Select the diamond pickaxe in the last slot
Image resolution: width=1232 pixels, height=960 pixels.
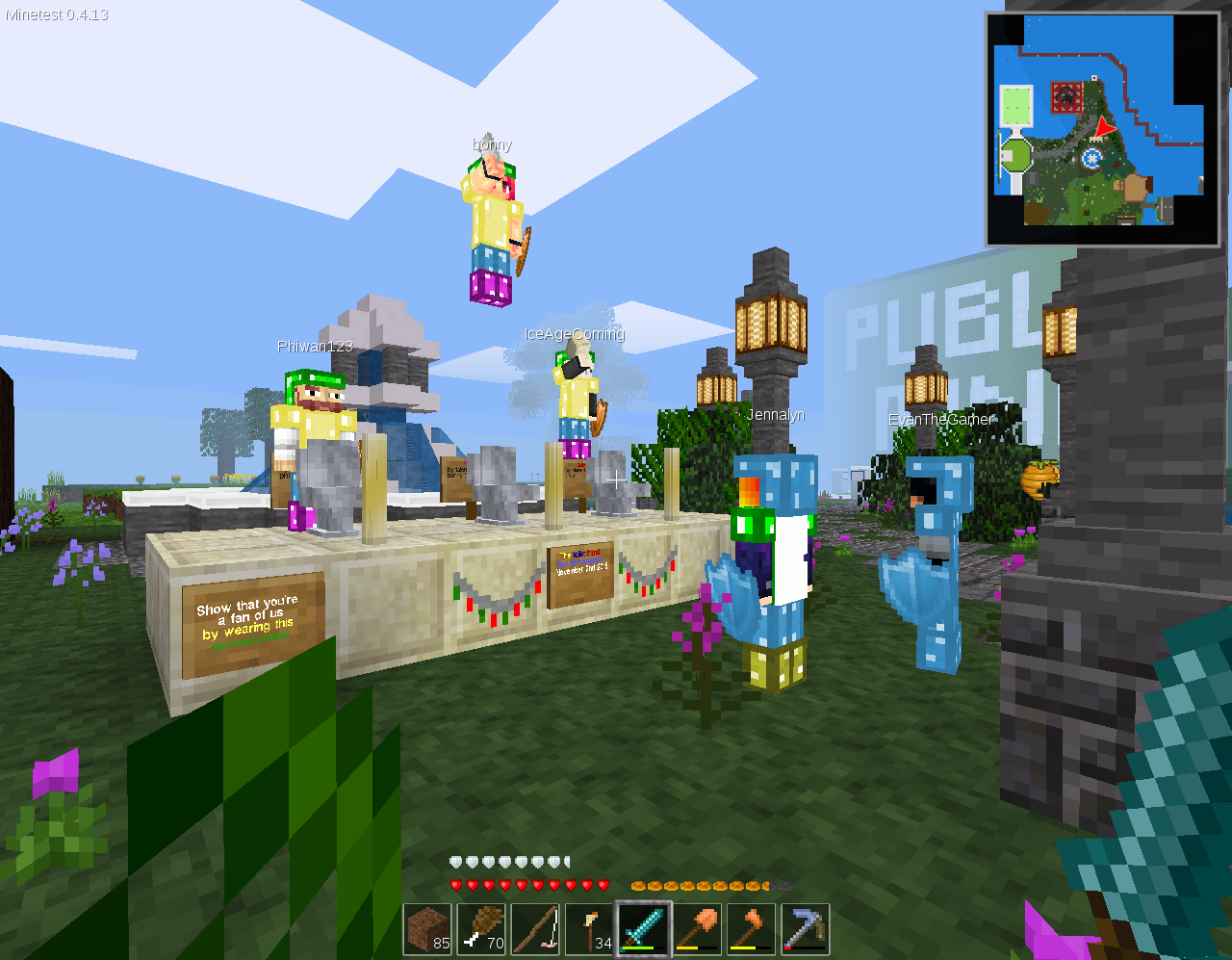point(805,928)
